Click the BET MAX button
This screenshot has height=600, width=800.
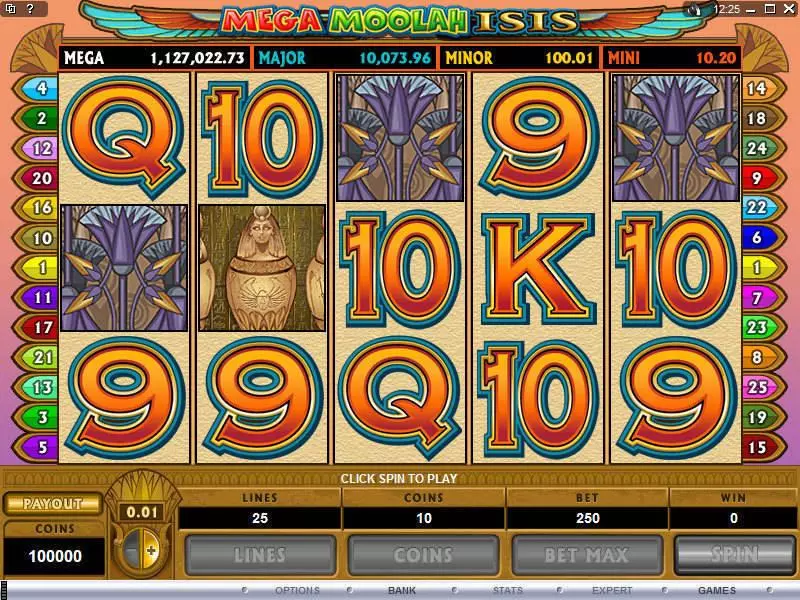click(585, 555)
